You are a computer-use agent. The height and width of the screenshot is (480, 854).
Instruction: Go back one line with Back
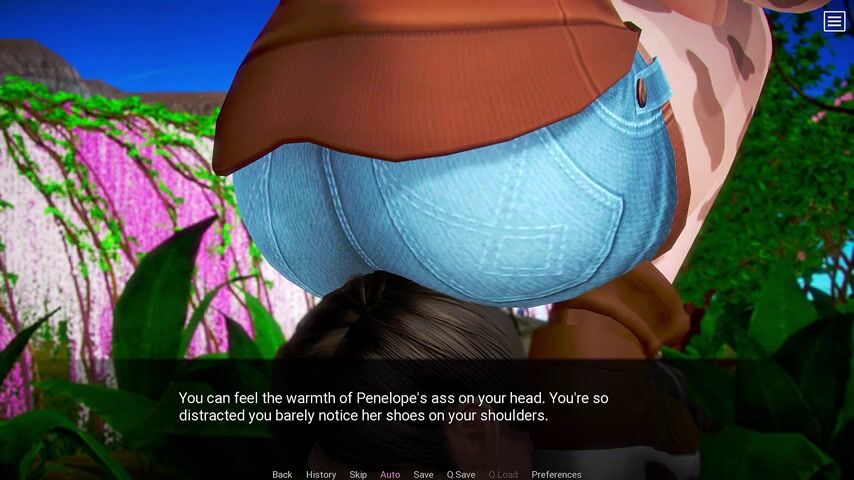pos(282,475)
